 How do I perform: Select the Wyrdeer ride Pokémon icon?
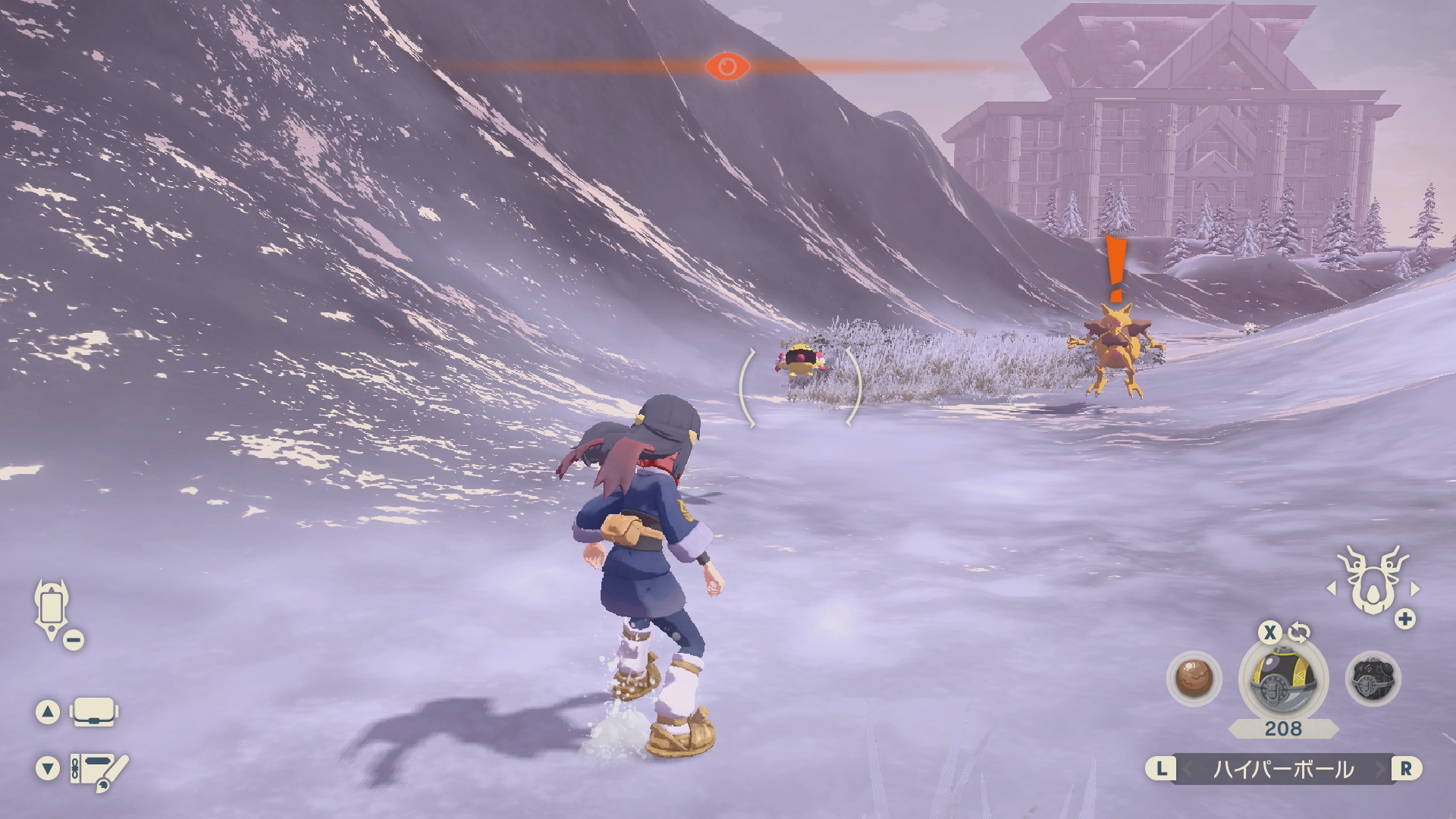(1372, 582)
